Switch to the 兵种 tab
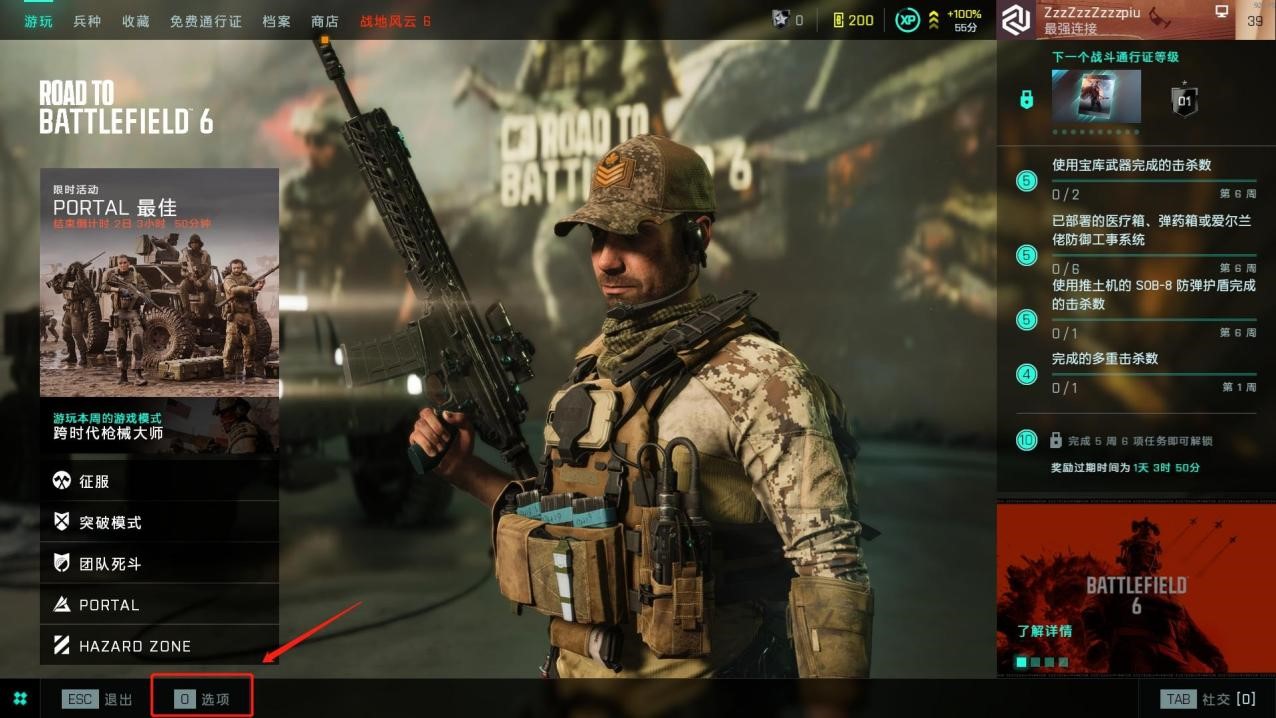 [x=87, y=21]
